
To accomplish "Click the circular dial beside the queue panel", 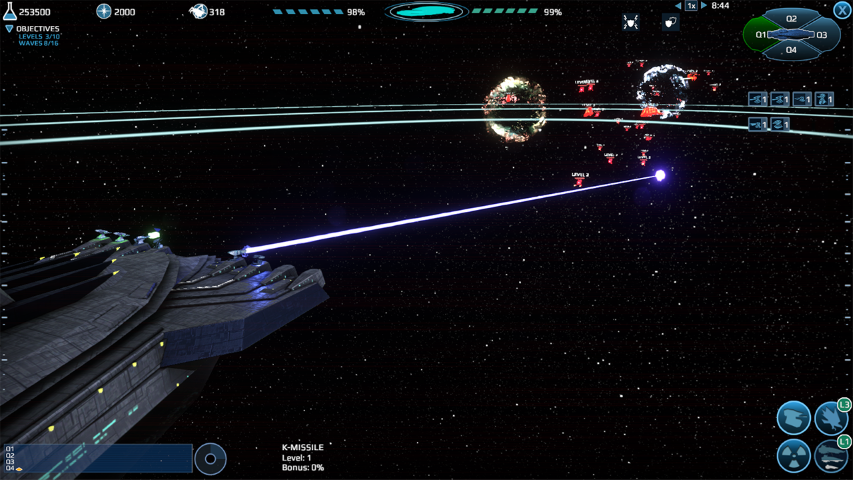I will (x=210, y=459).
